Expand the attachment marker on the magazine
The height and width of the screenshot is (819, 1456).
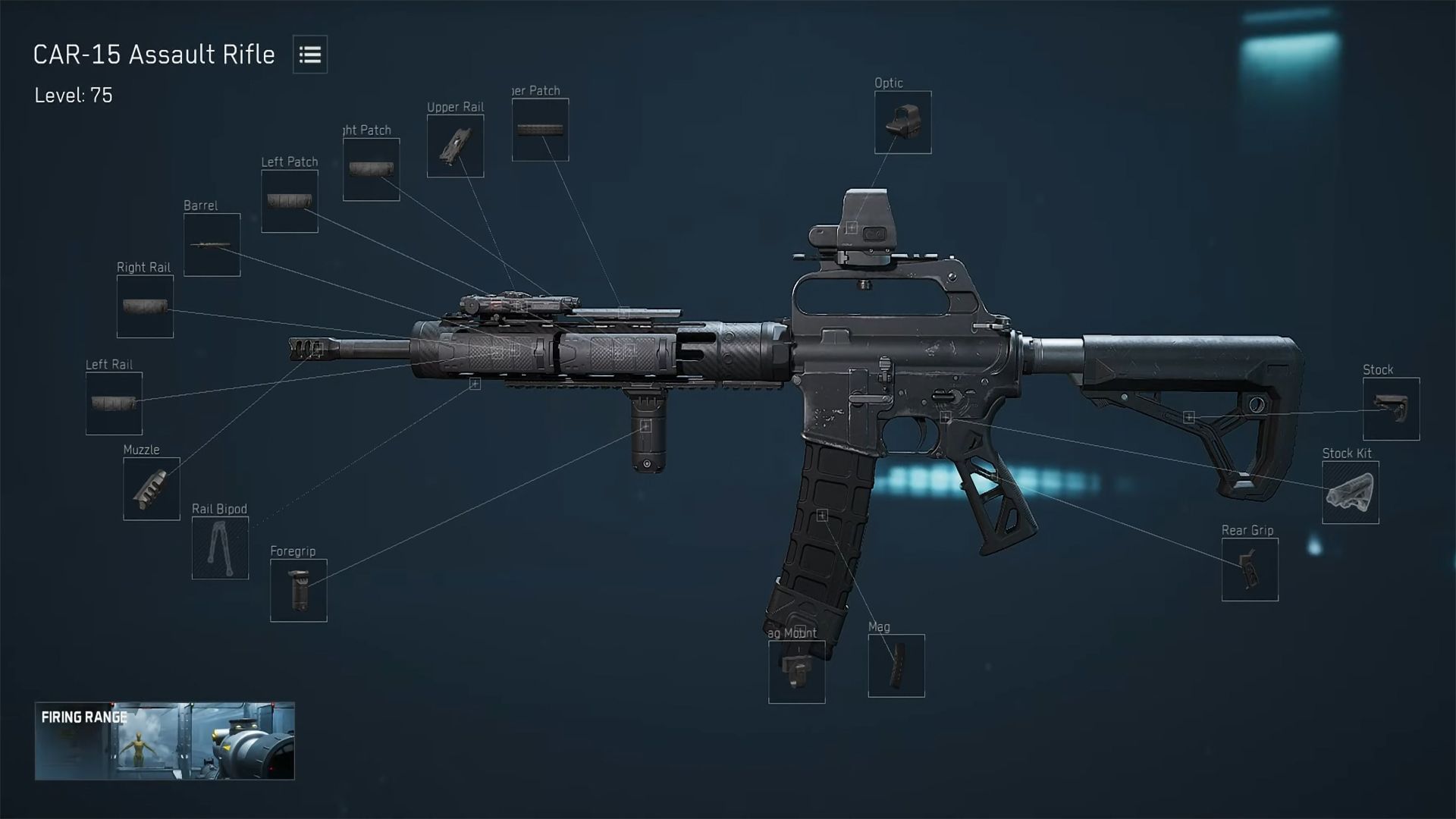pos(822,515)
